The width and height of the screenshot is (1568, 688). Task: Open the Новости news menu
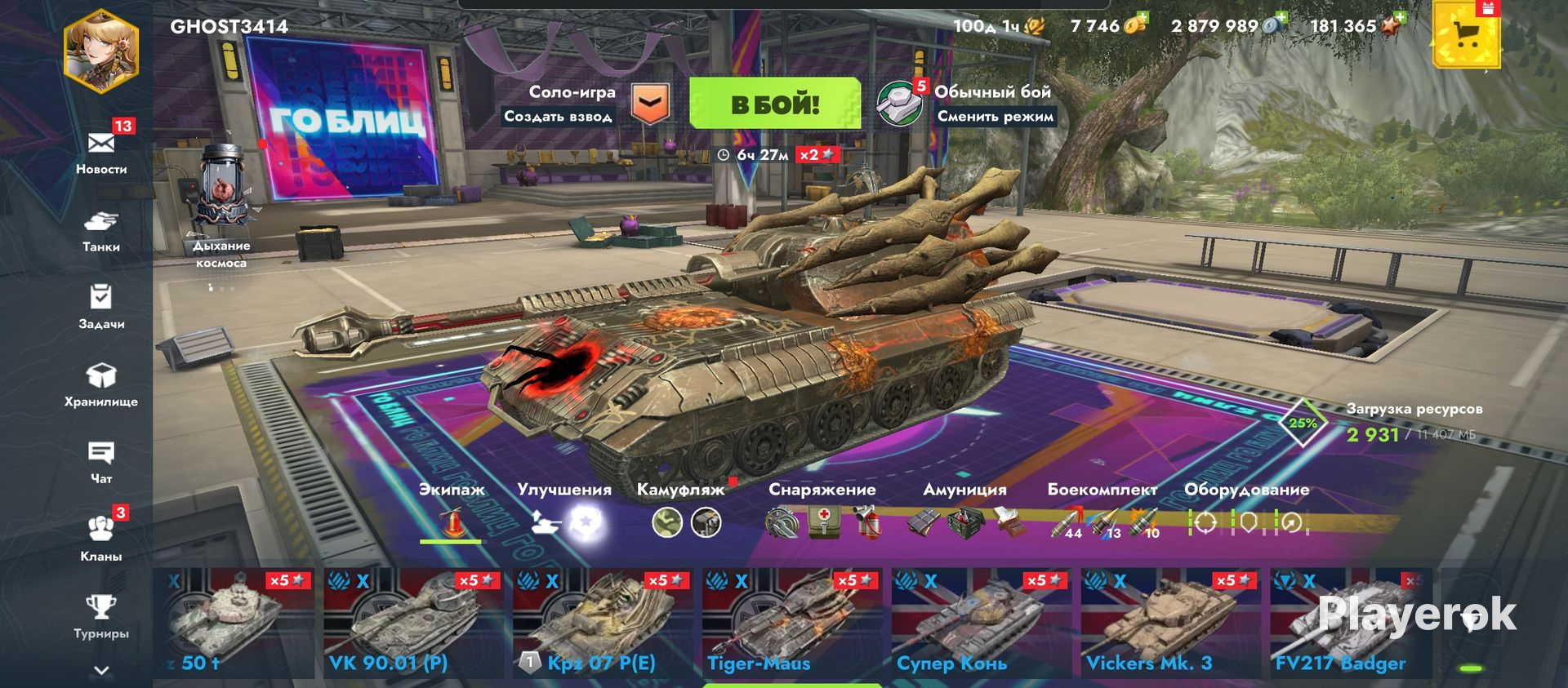(101, 152)
